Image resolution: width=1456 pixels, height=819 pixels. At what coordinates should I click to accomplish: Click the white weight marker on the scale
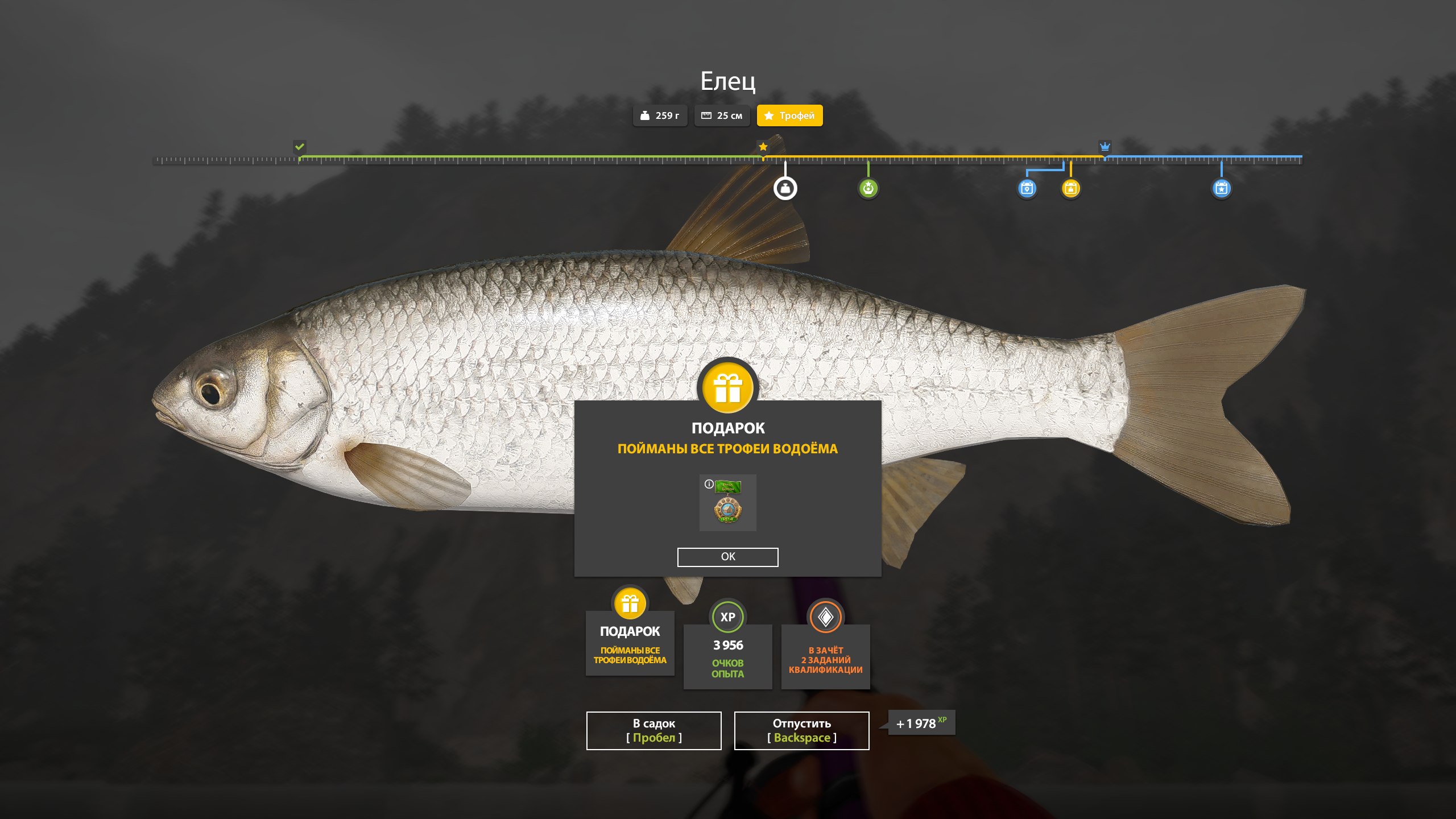click(x=785, y=188)
